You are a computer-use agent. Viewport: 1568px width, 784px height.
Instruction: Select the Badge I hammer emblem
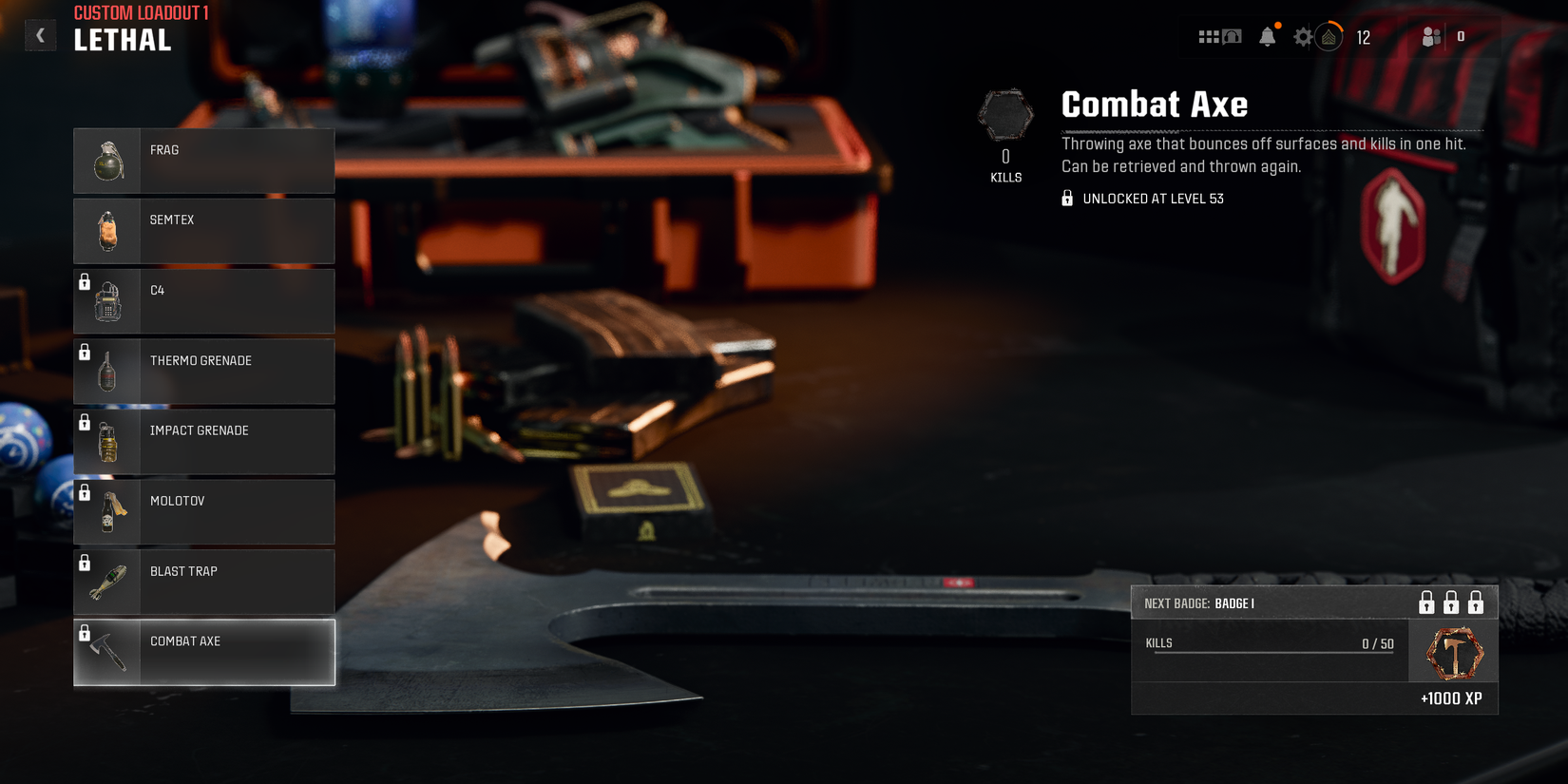pyautogui.click(x=1452, y=652)
